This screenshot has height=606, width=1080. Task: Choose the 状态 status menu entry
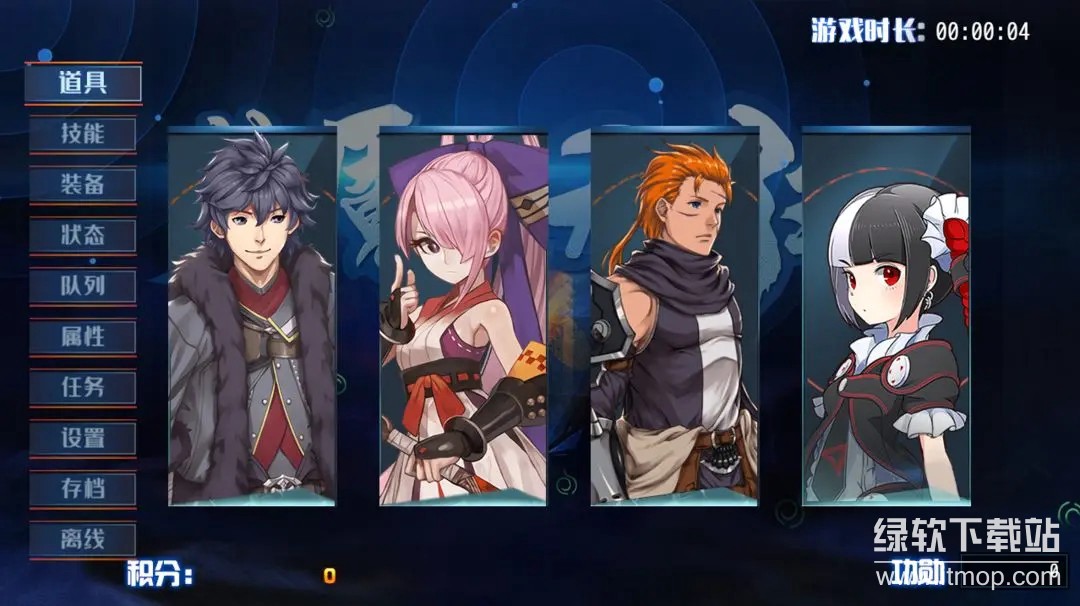click(x=83, y=236)
